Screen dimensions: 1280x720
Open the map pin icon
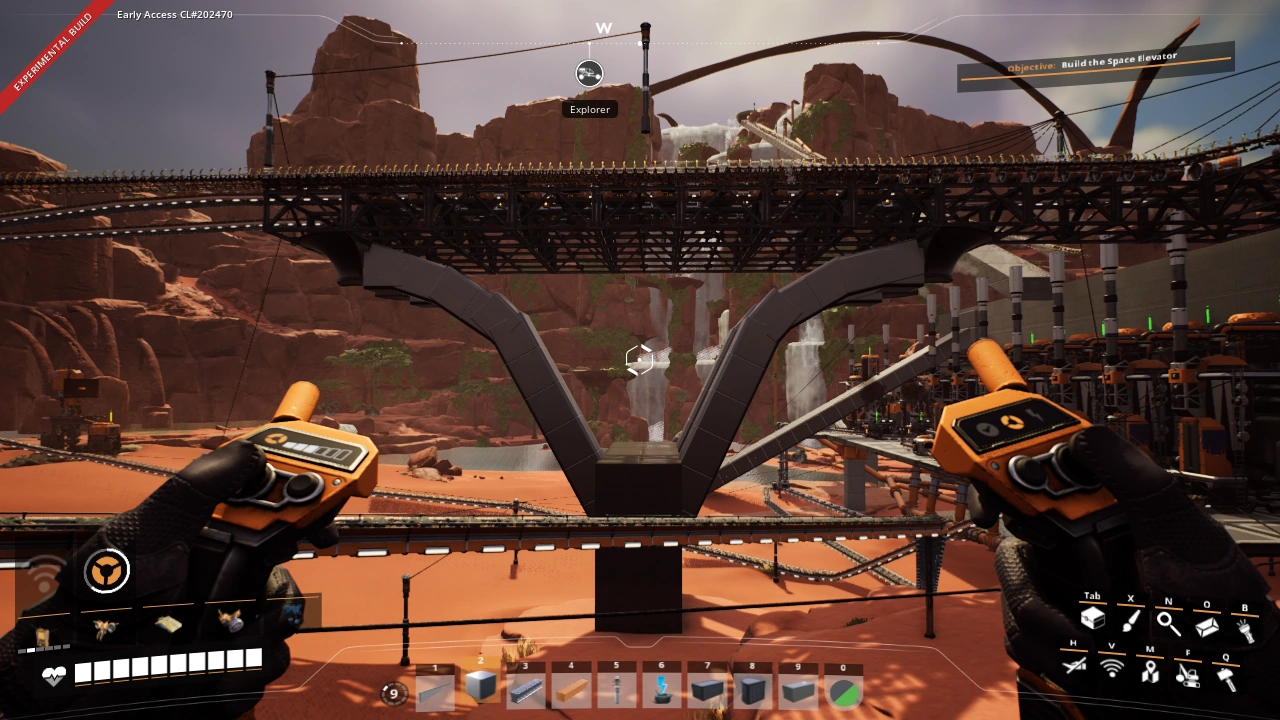pyautogui.click(x=1150, y=671)
